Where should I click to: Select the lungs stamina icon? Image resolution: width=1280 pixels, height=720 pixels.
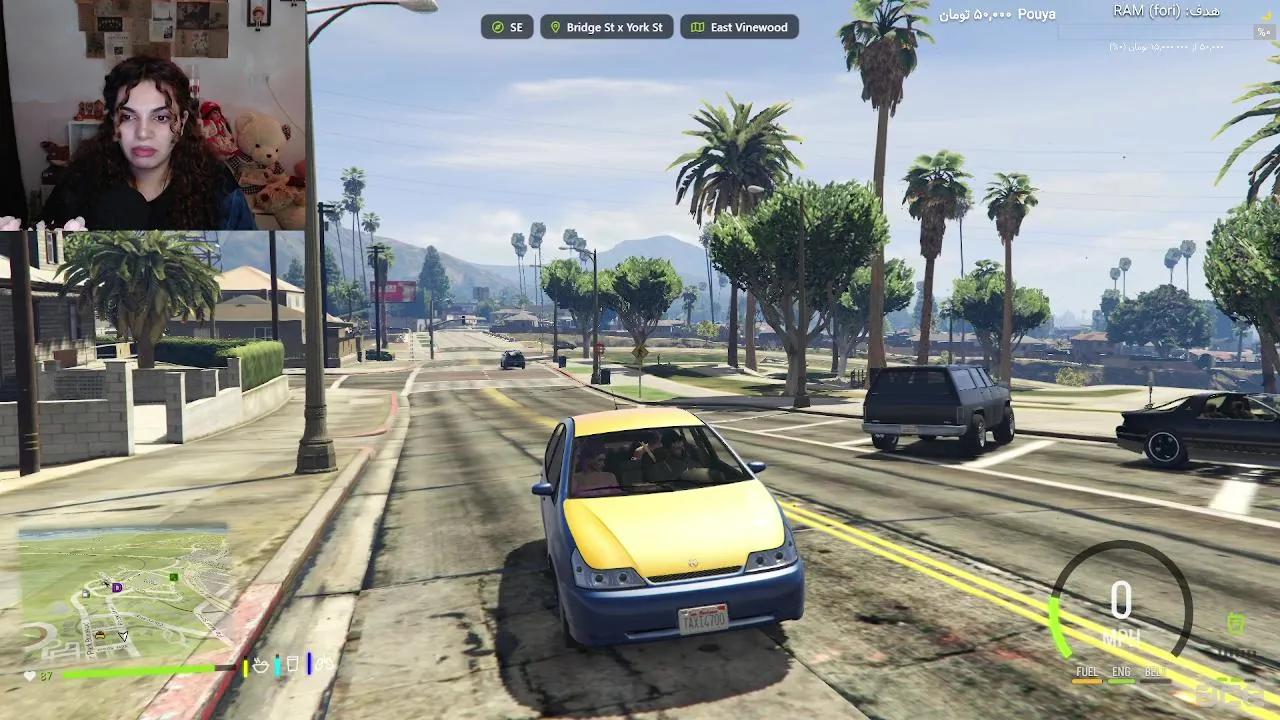coord(325,663)
